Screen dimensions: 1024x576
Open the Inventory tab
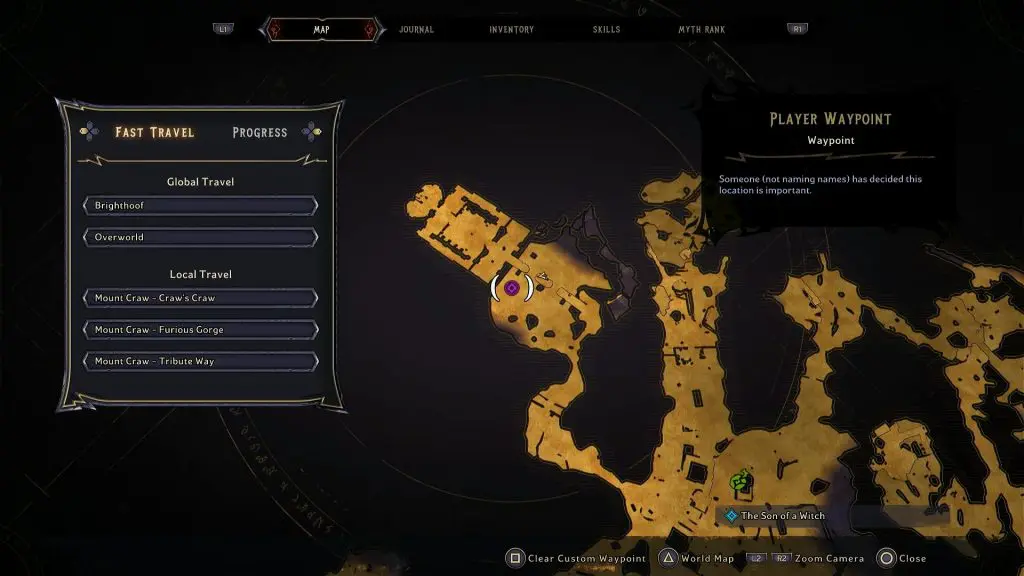point(511,30)
